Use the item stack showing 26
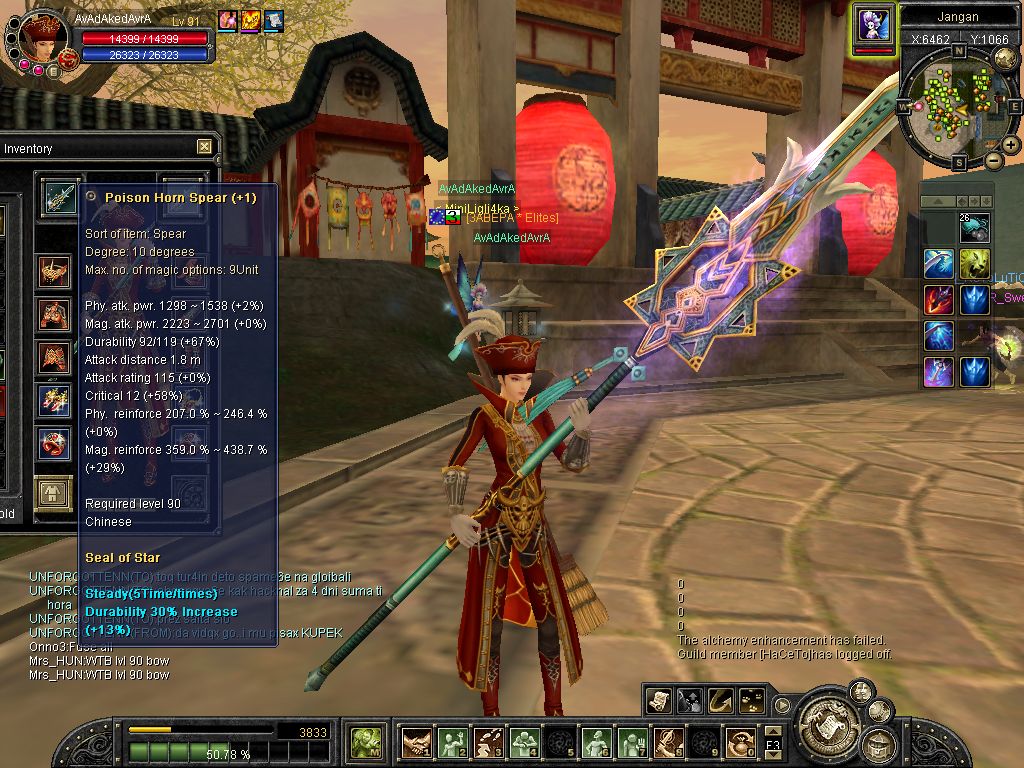The width and height of the screenshot is (1024, 768). [975, 228]
